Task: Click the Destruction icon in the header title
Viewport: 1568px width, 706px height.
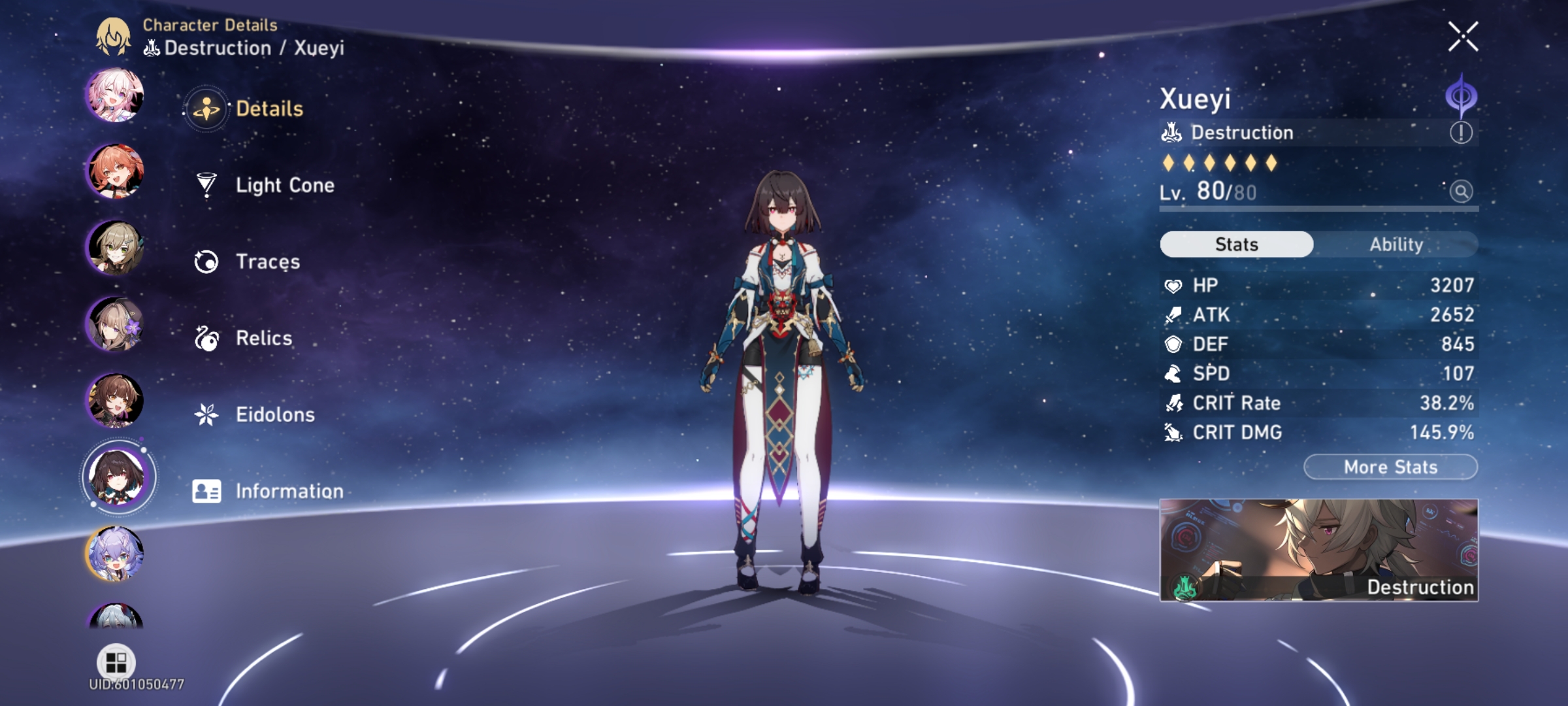Action: (x=152, y=47)
